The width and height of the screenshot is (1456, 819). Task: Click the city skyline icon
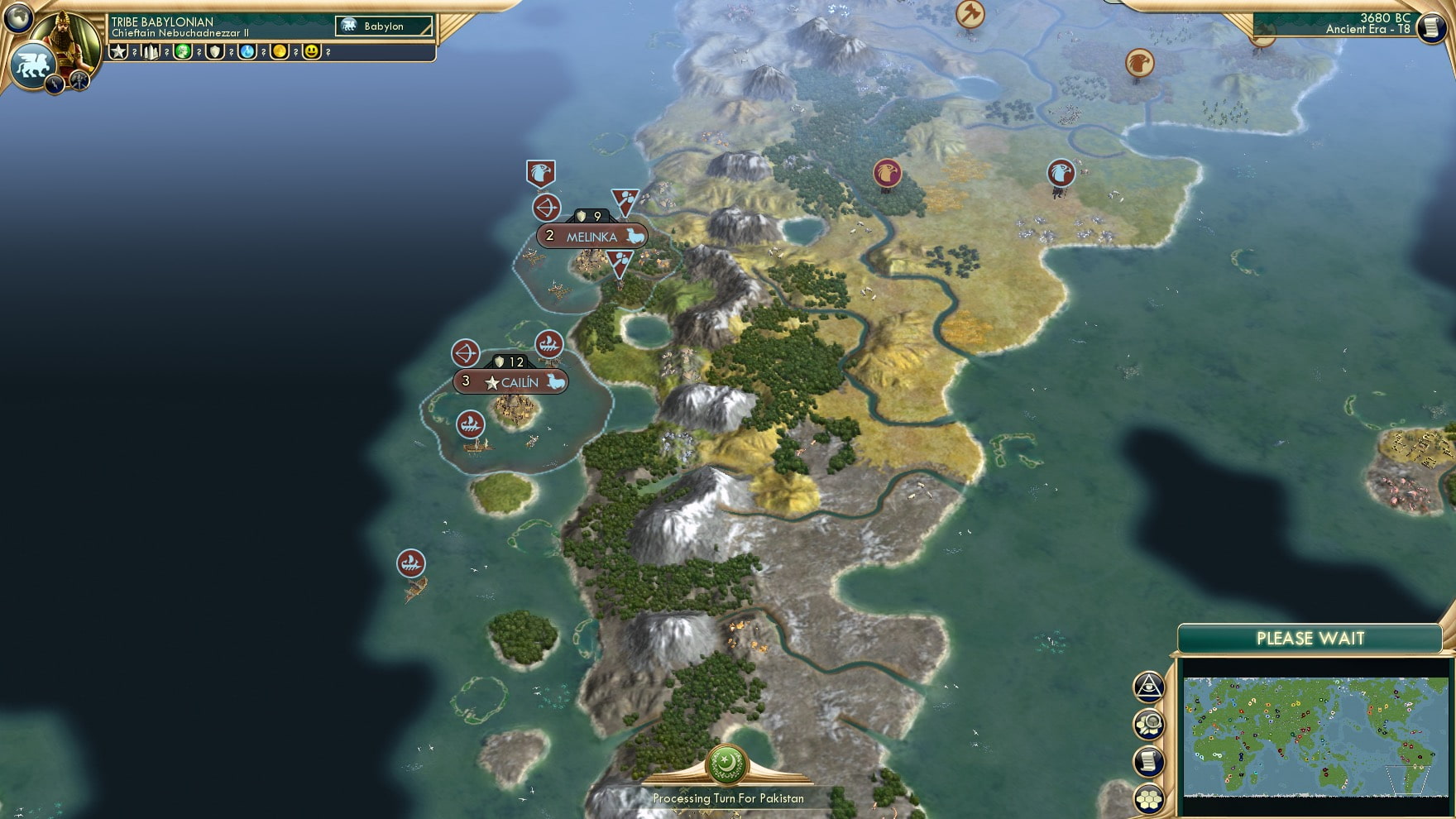(x=151, y=51)
